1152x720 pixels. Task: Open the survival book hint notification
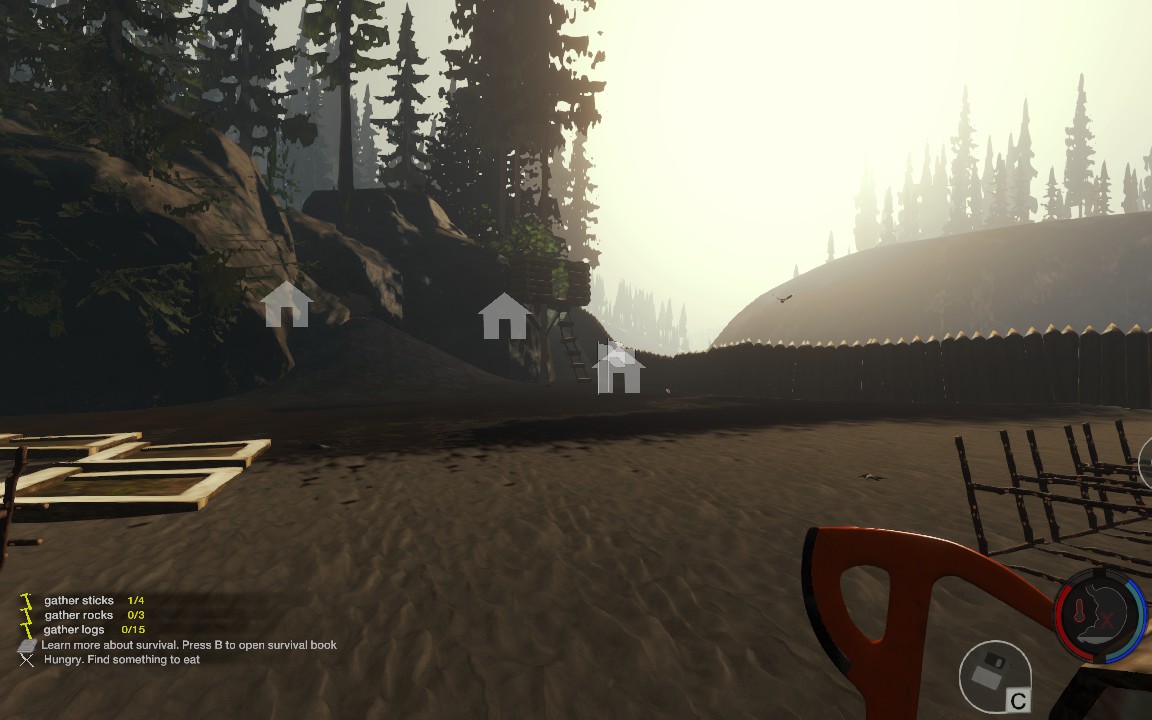188,645
